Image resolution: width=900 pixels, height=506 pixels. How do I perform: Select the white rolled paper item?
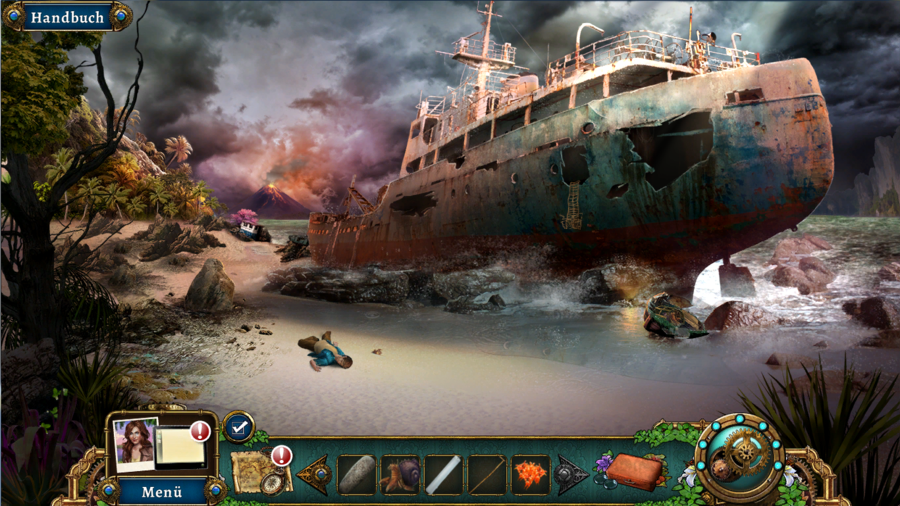point(444,474)
